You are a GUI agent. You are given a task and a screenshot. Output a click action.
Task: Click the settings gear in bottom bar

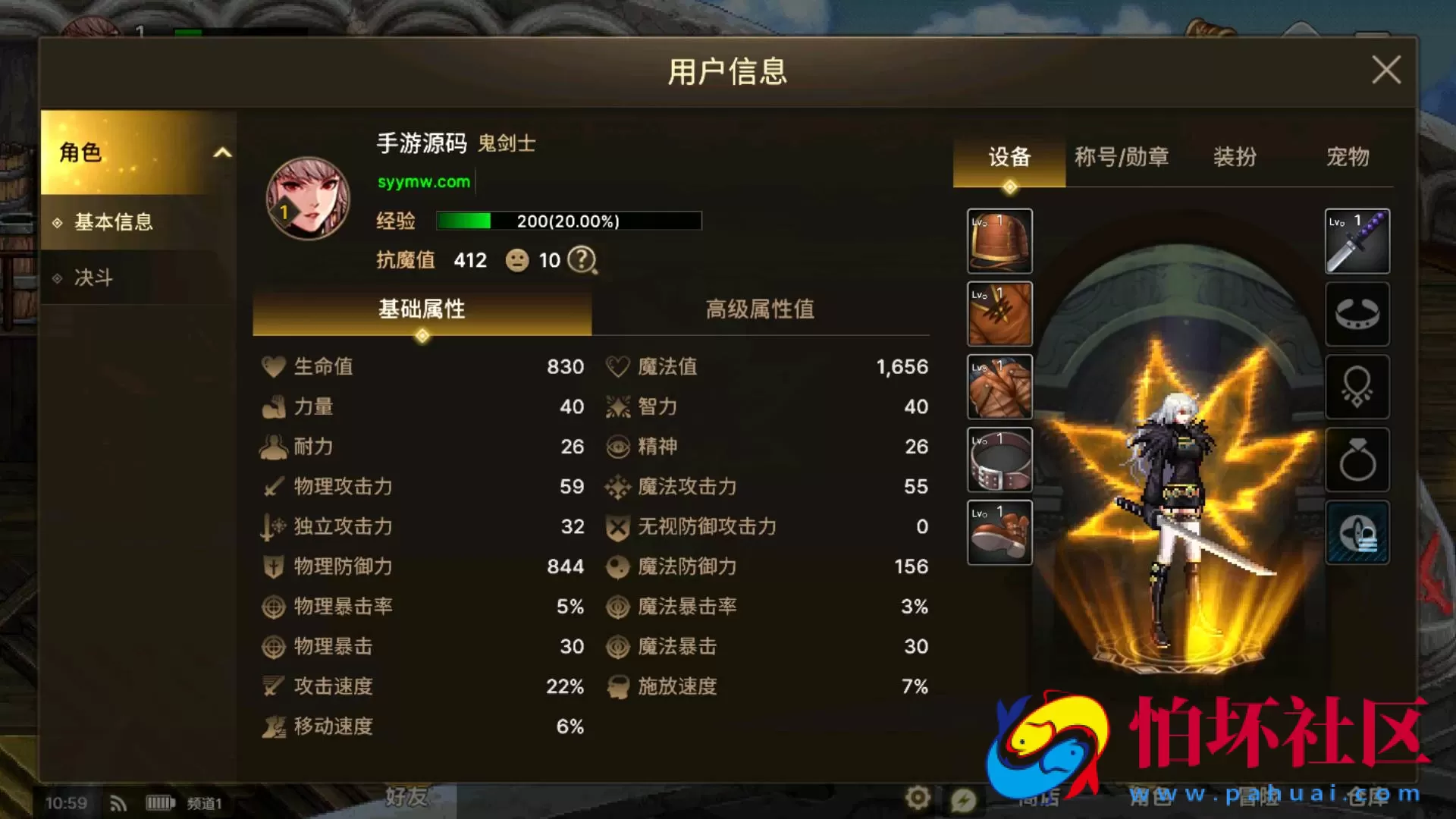918,799
